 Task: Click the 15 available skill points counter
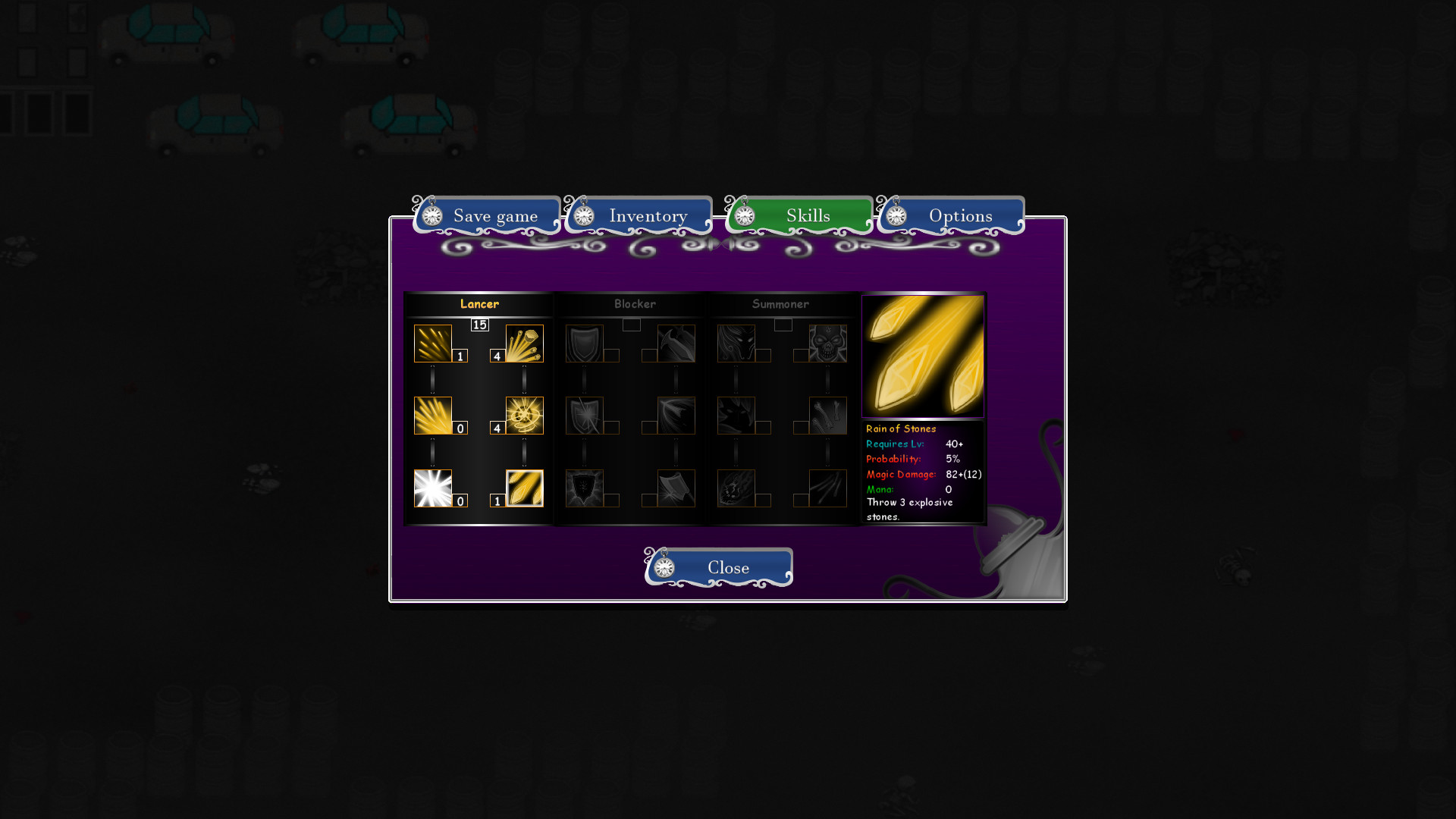[x=479, y=325]
